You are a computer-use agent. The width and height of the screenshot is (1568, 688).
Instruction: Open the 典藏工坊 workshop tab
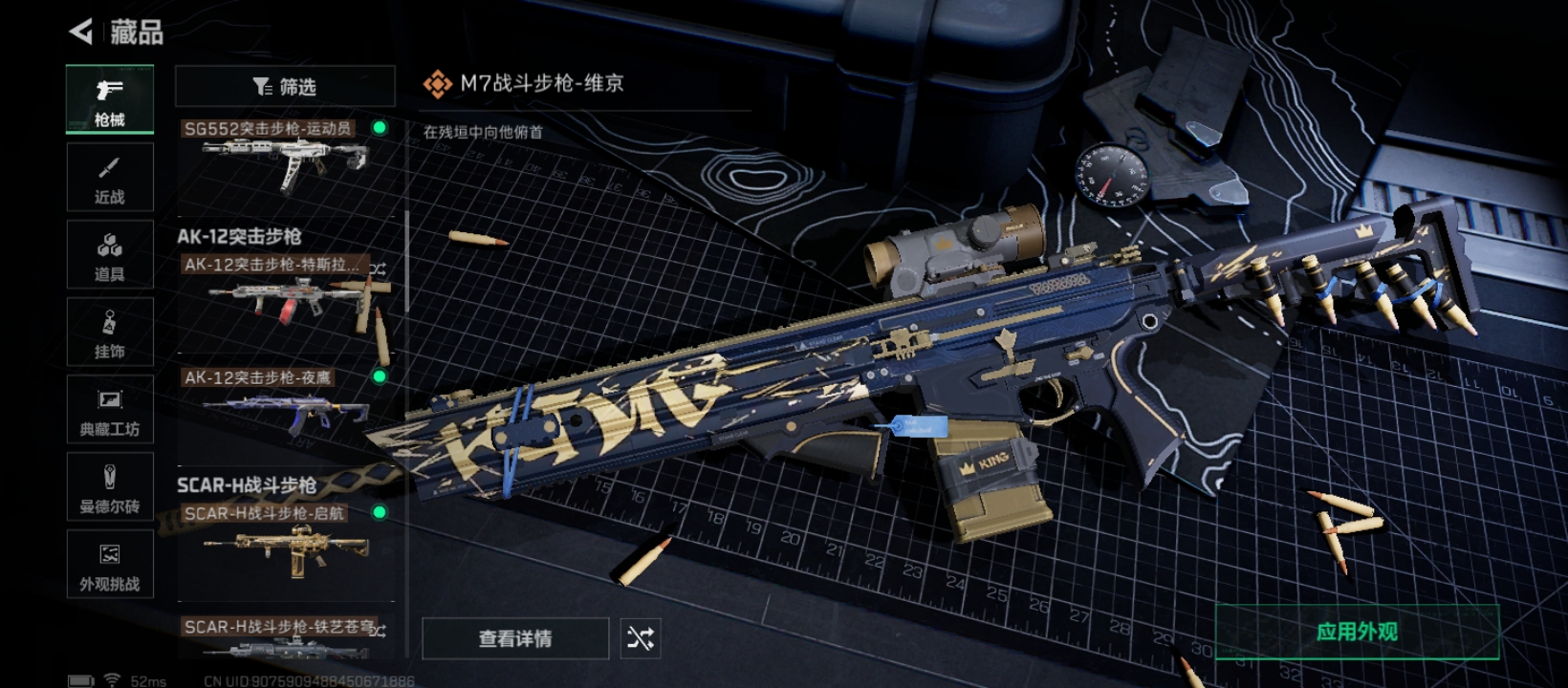click(x=110, y=410)
